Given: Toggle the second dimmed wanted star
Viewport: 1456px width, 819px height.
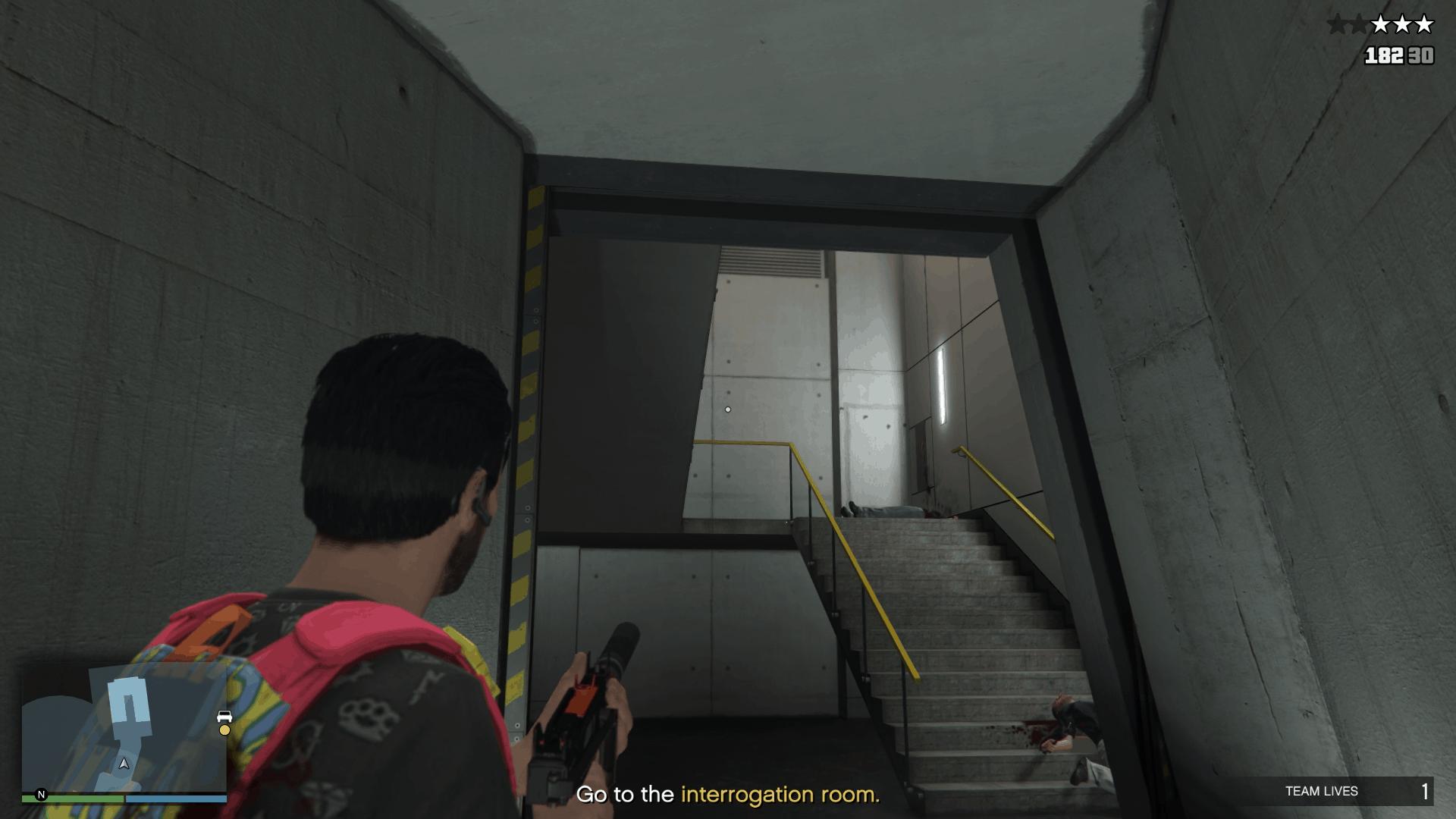Looking at the screenshot, I should [1360, 23].
